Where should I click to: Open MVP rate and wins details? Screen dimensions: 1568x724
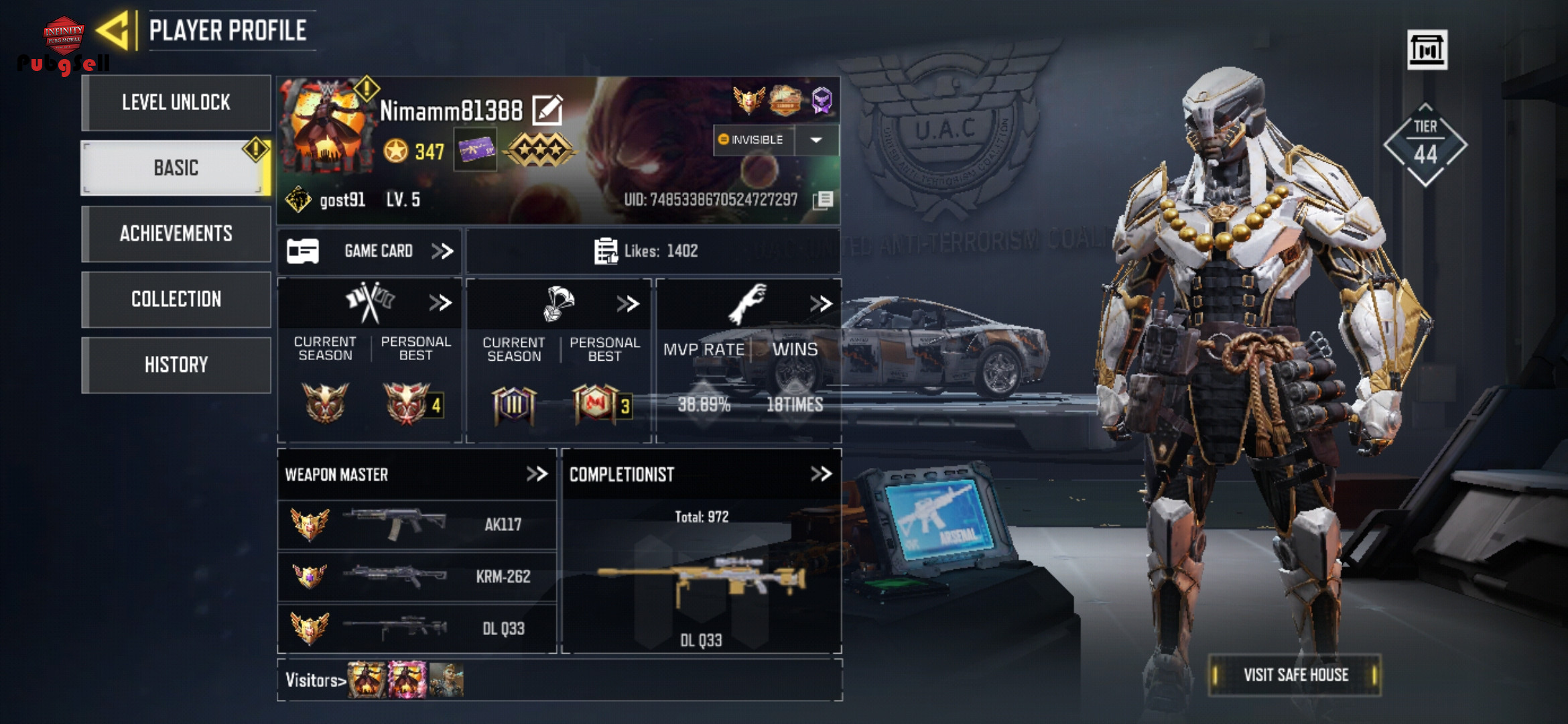pos(820,304)
